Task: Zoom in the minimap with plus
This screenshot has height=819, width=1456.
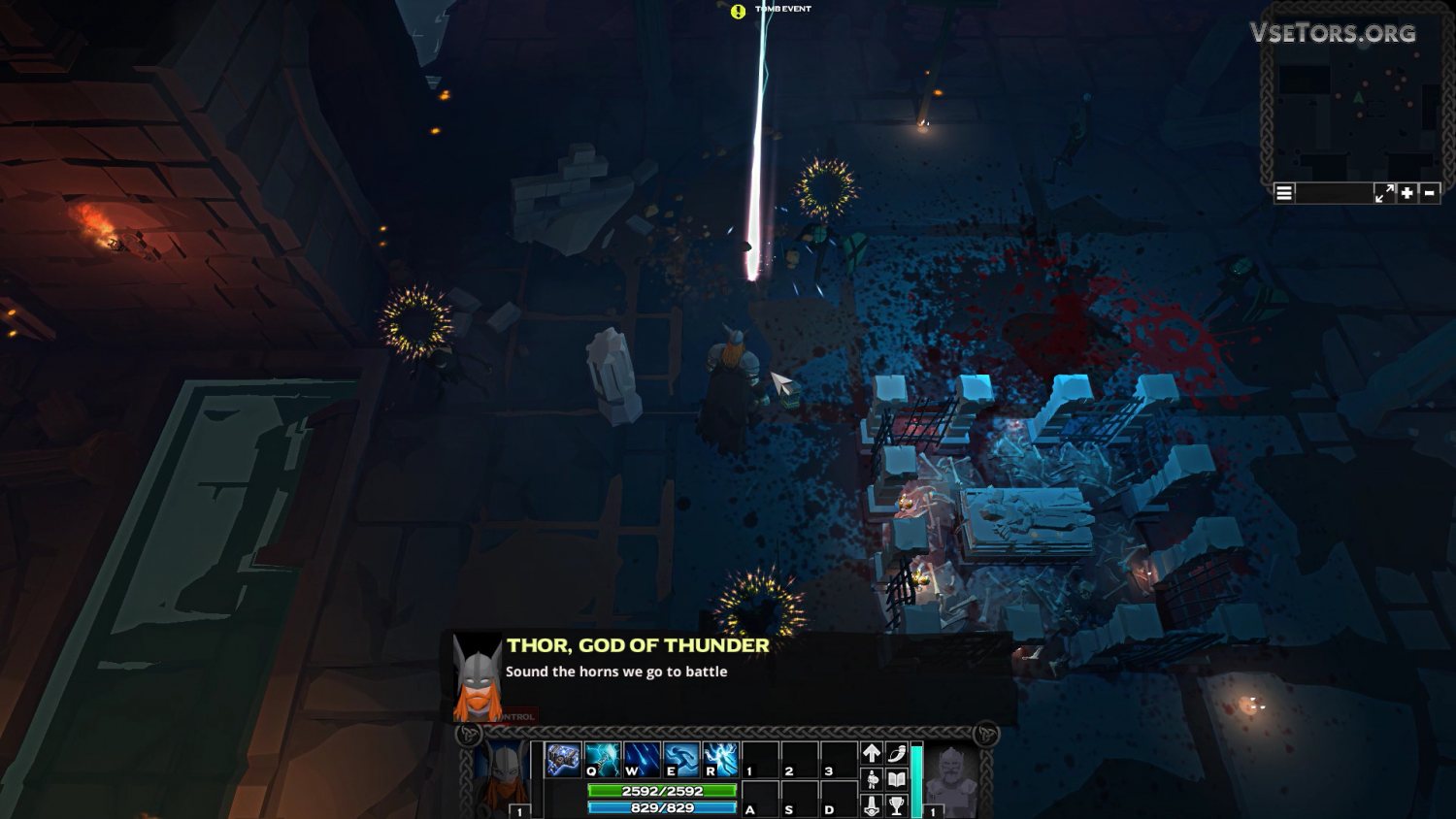Action: 1407,193
